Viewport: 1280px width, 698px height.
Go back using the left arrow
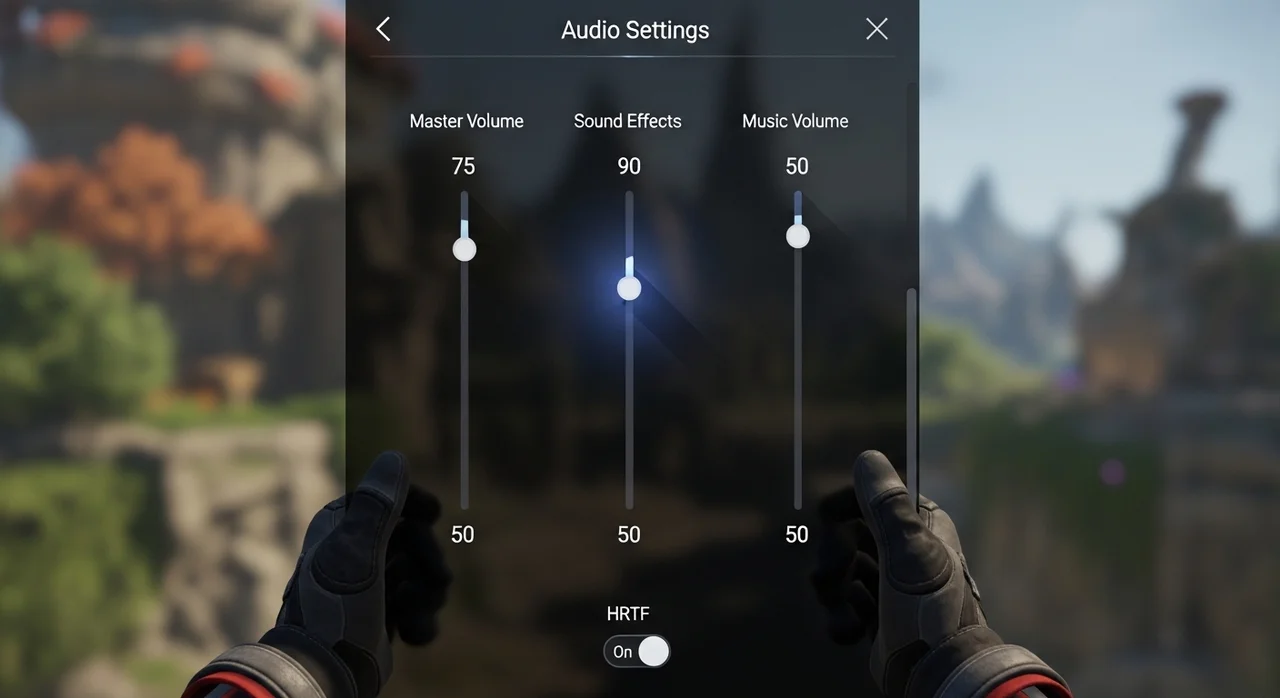click(383, 29)
